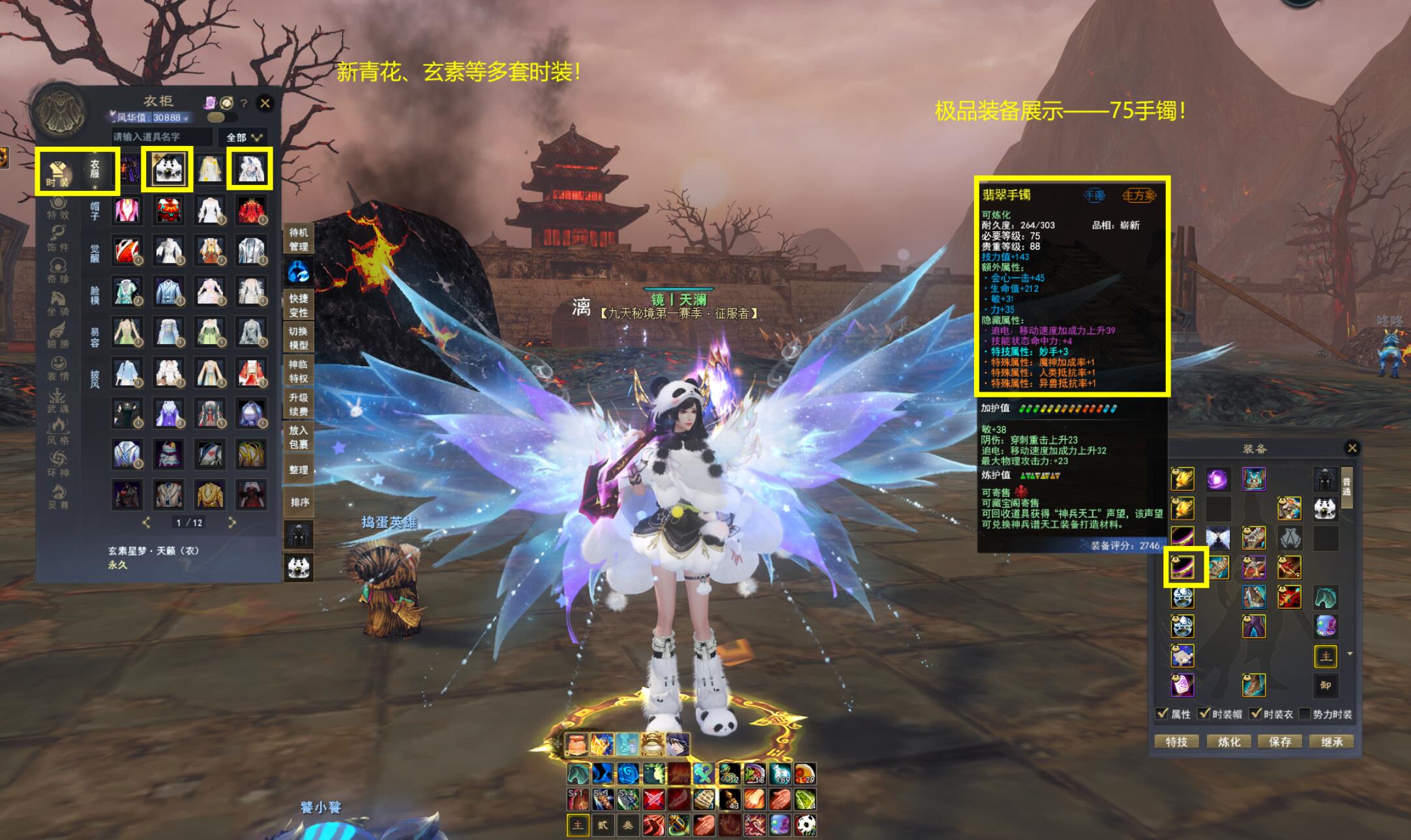Click the 排序 sort button
Screen dimensions: 1411x840
[299, 502]
